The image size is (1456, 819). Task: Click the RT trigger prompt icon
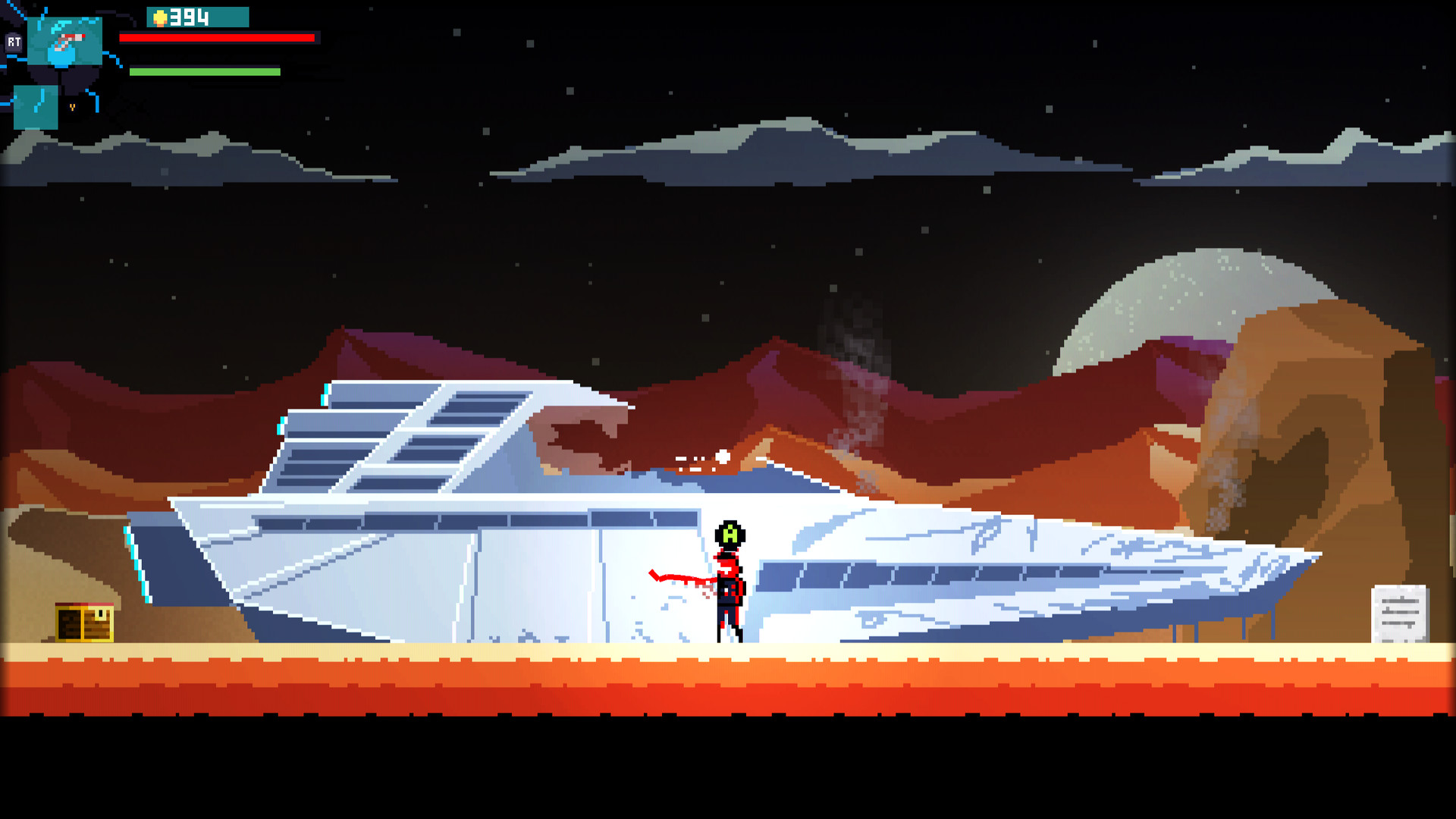pos(14,42)
